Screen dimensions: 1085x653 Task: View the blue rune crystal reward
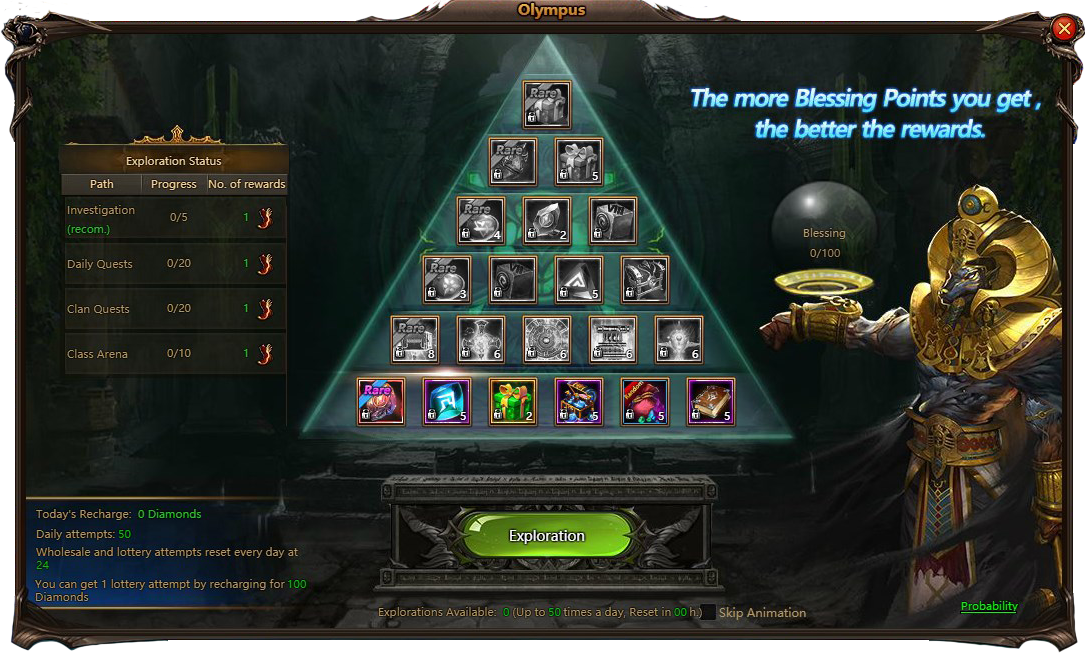tap(447, 401)
